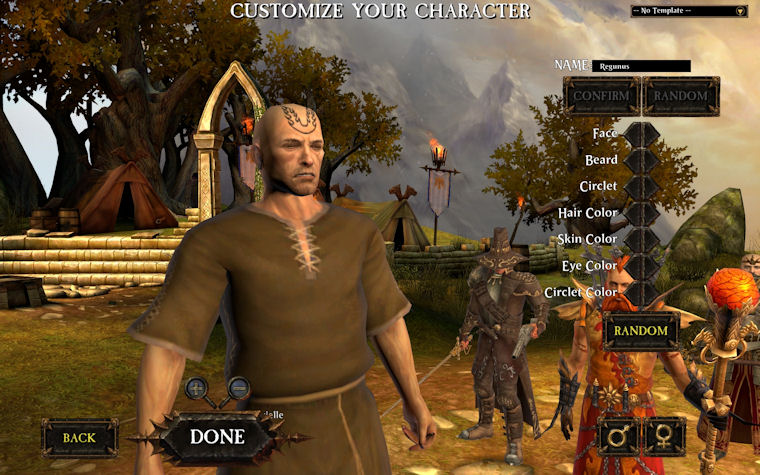Finish customization with the Done button
Viewport: 760px width, 475px height.
(x=217, y=437)
